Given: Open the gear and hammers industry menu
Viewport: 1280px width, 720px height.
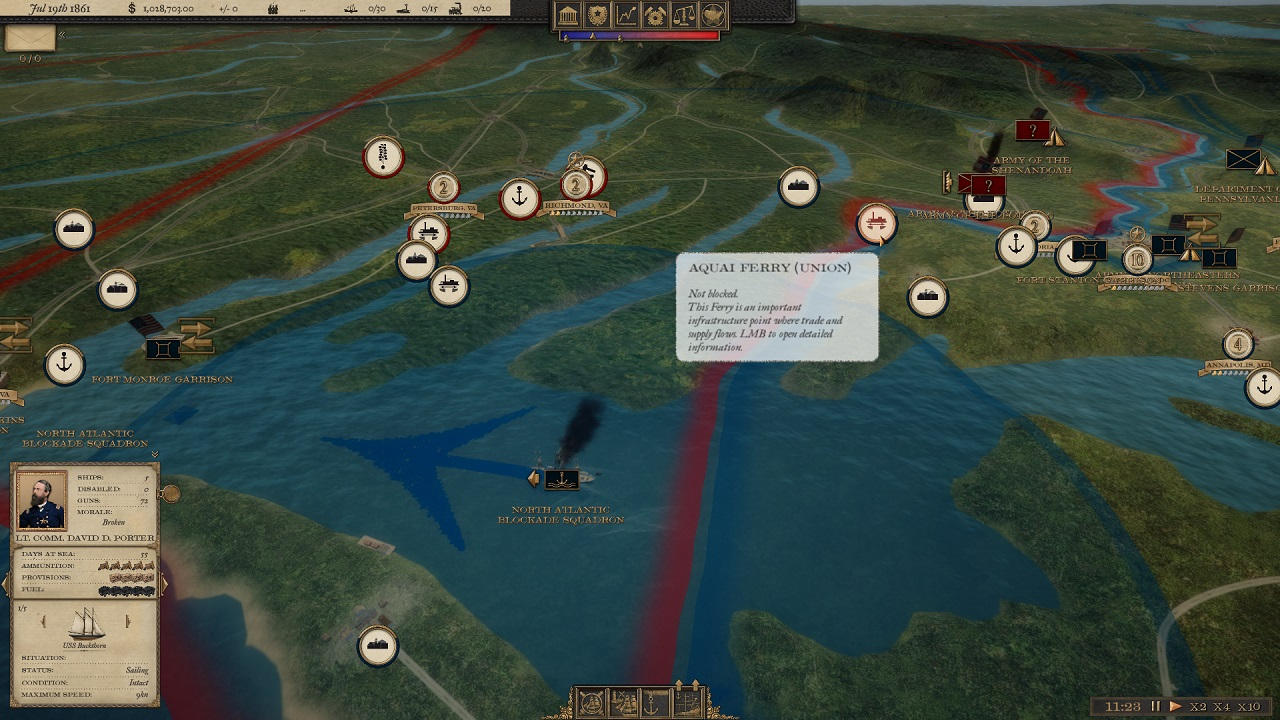Looking at the screenshot, I should 656,15.
